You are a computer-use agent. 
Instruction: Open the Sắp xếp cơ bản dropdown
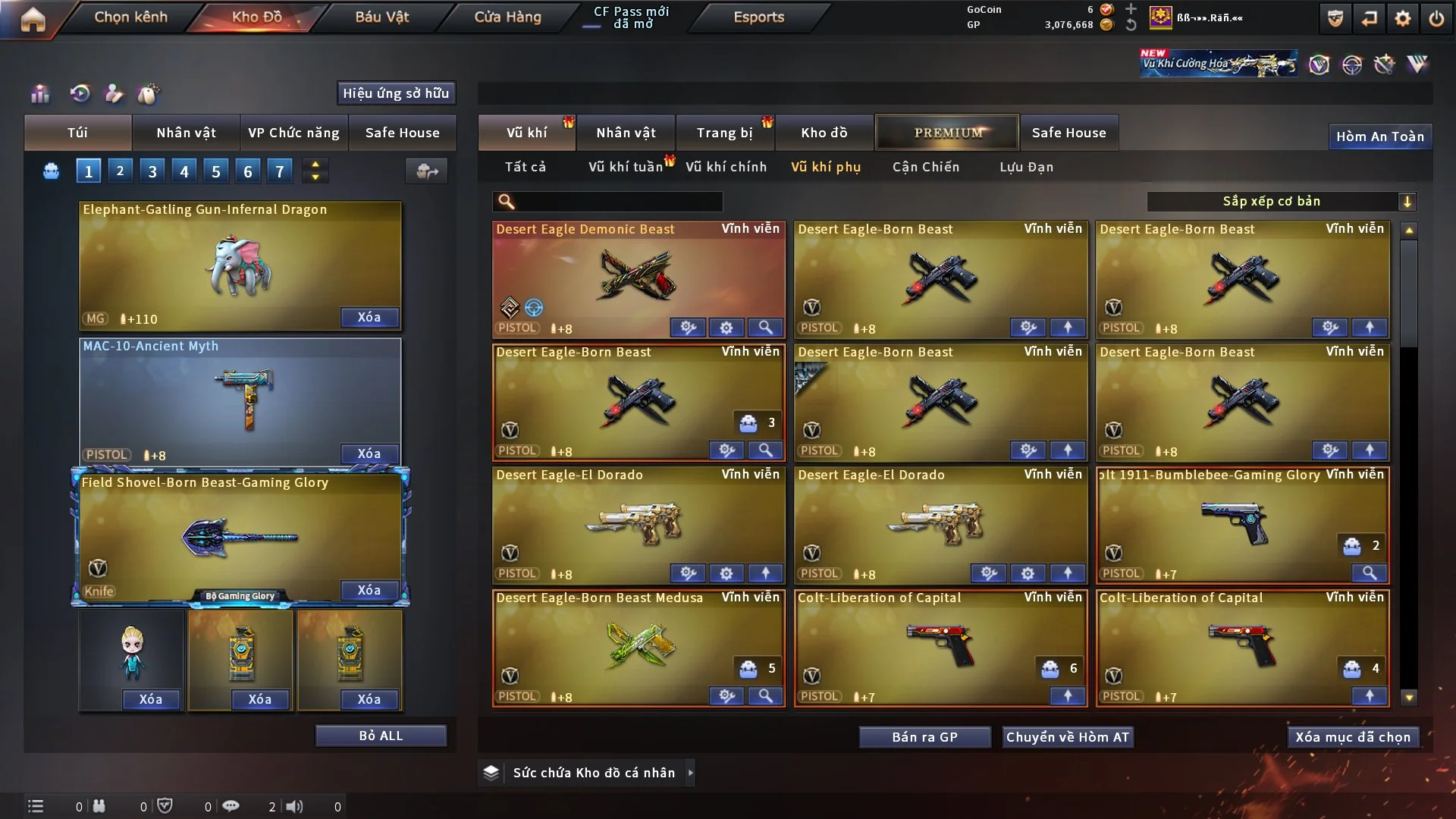[1281, 201]
